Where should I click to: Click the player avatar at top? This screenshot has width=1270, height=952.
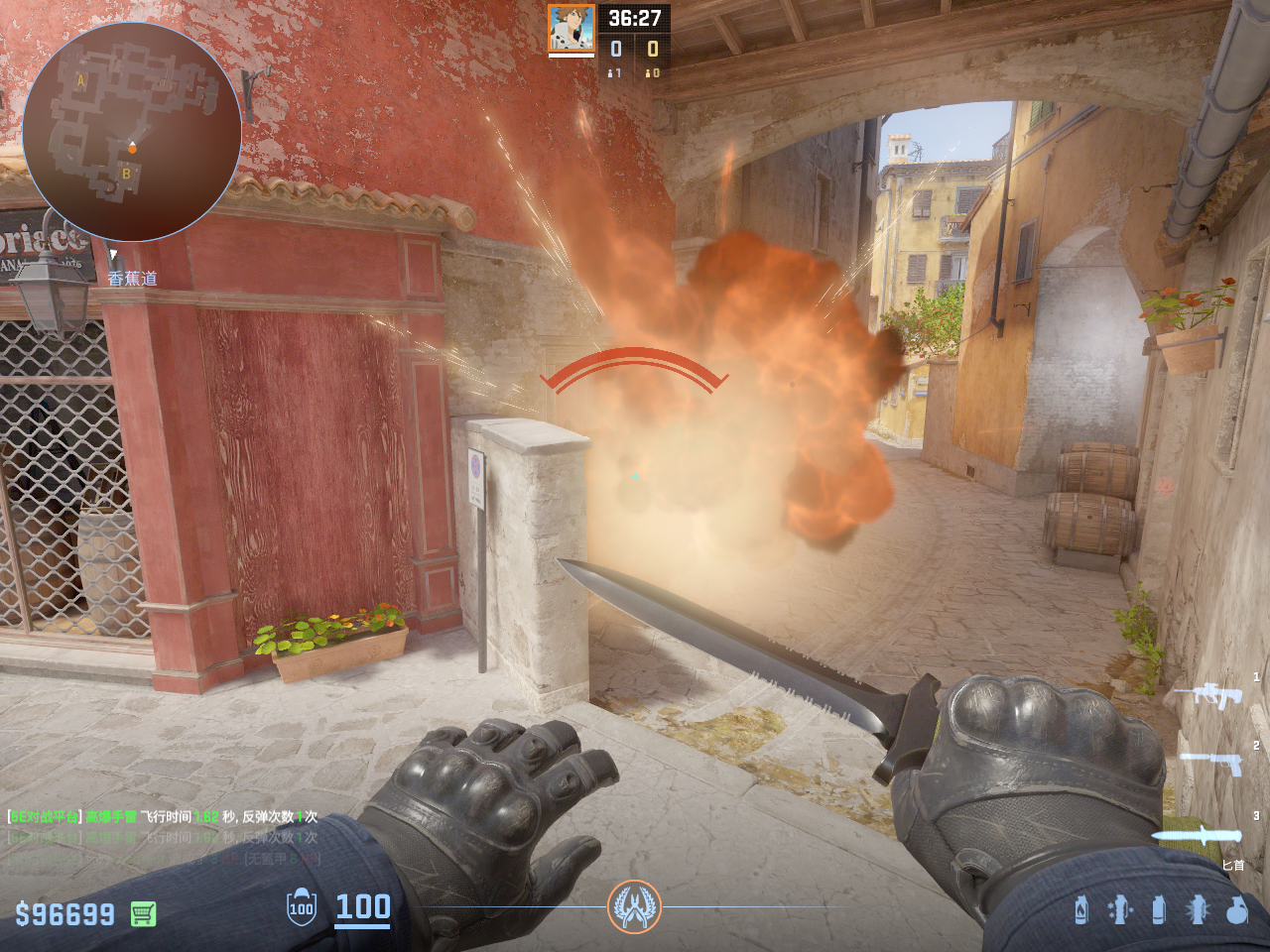(x=571, y=29)
